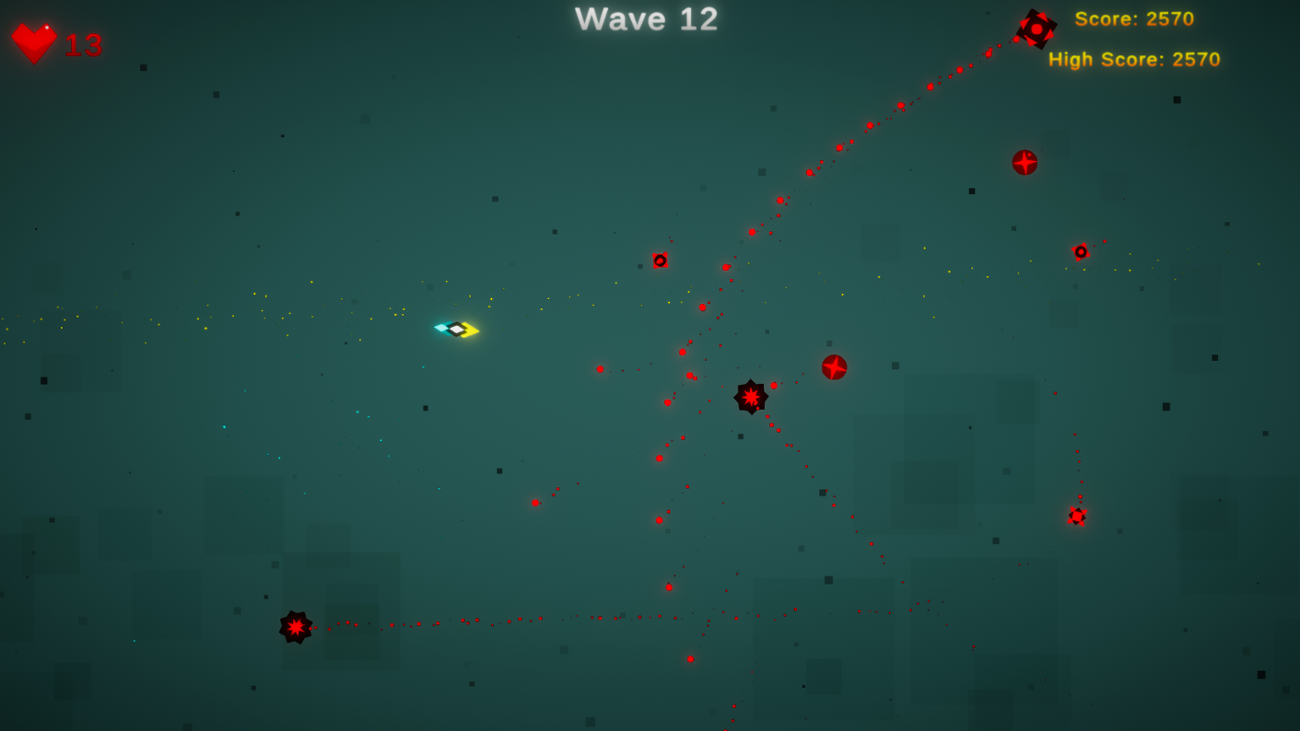
Task: Click the spiky ball enemy on the right edge
Action: pos(1076,516)
